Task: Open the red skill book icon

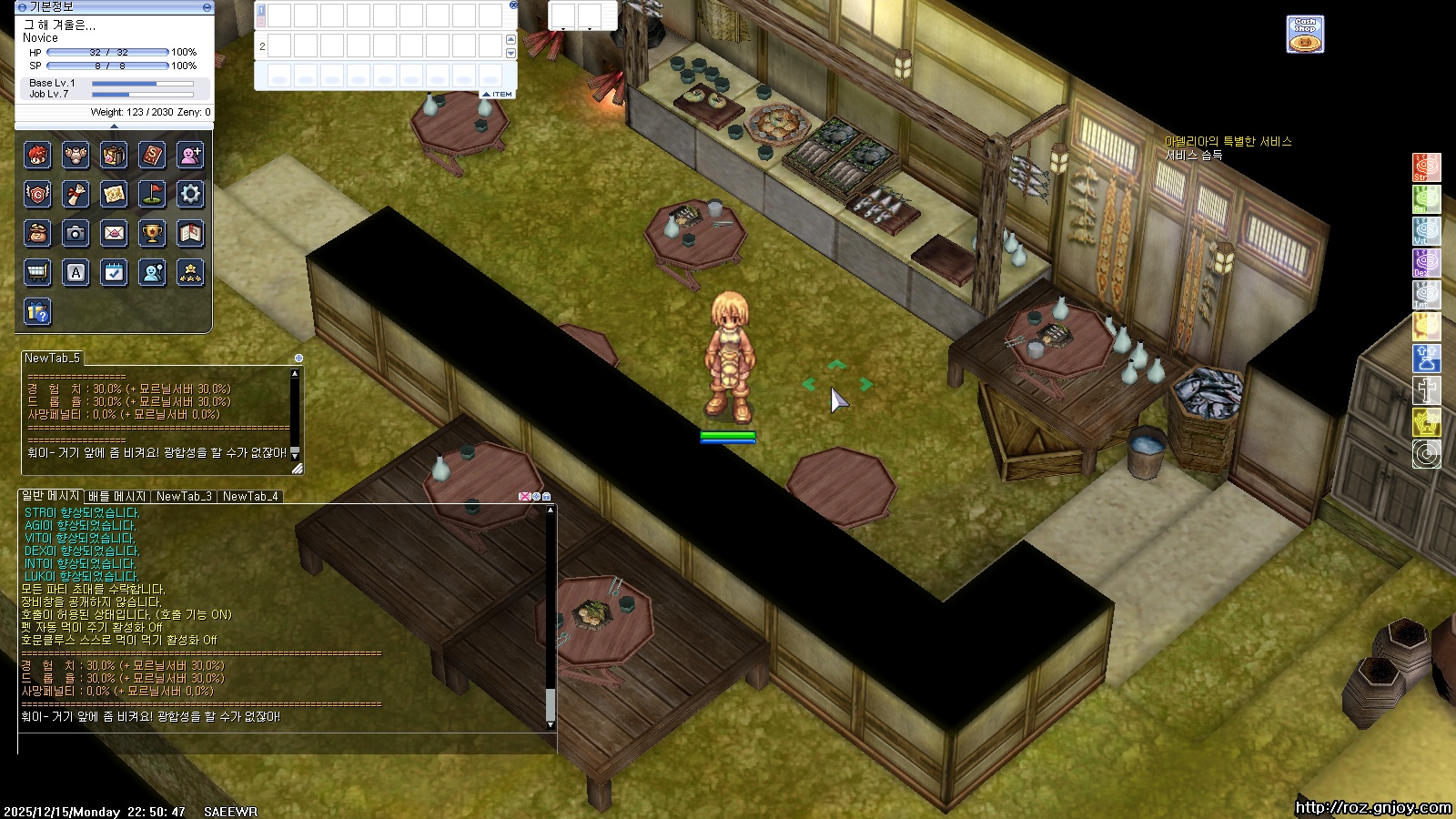Action: tap(152, 156)
